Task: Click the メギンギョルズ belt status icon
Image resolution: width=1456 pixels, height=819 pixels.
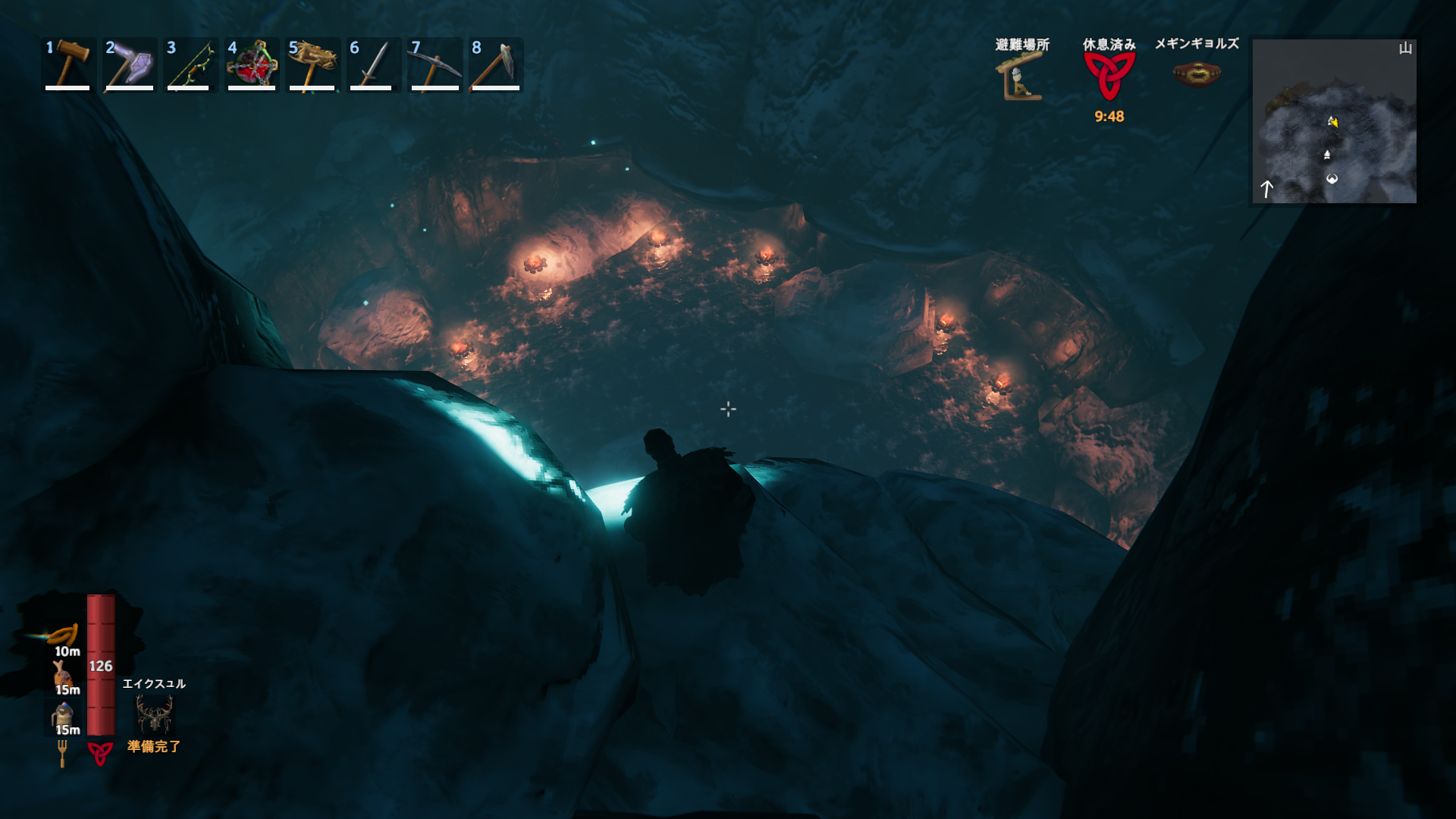Action: [1196, 74]
